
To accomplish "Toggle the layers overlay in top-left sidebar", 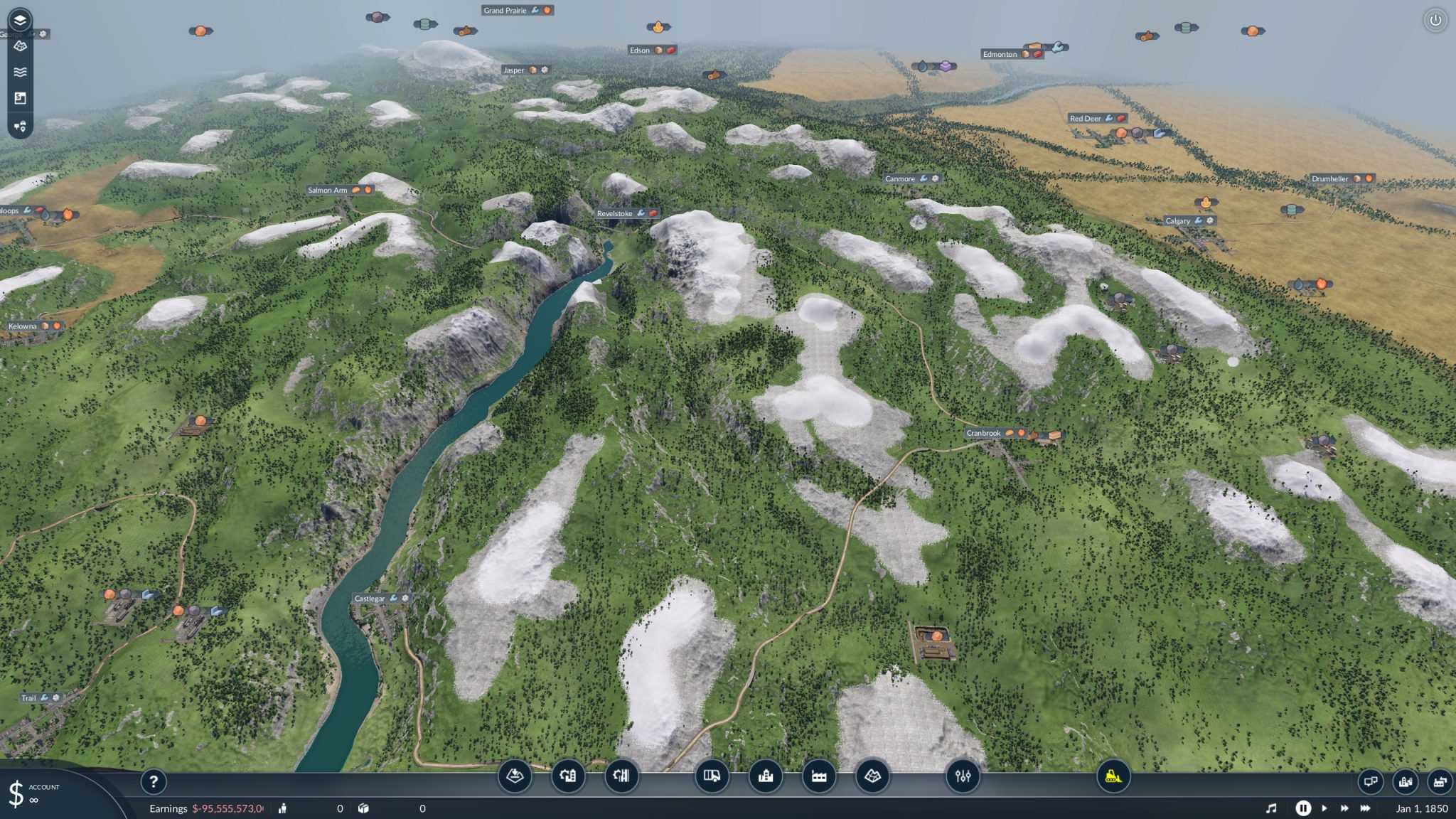I will click(x=20, y=19).
